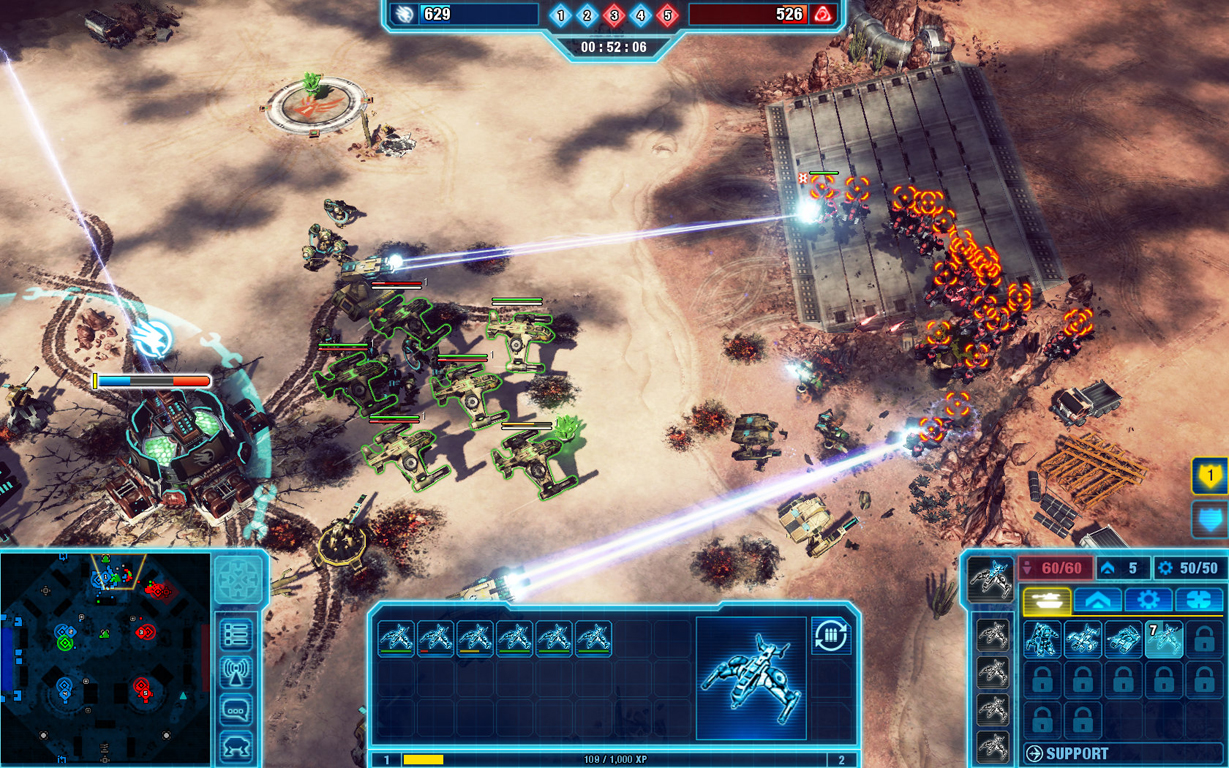Open the chat speech-bubble button
The width and height of the screenshot is (1229, 768).
[237, 710]
